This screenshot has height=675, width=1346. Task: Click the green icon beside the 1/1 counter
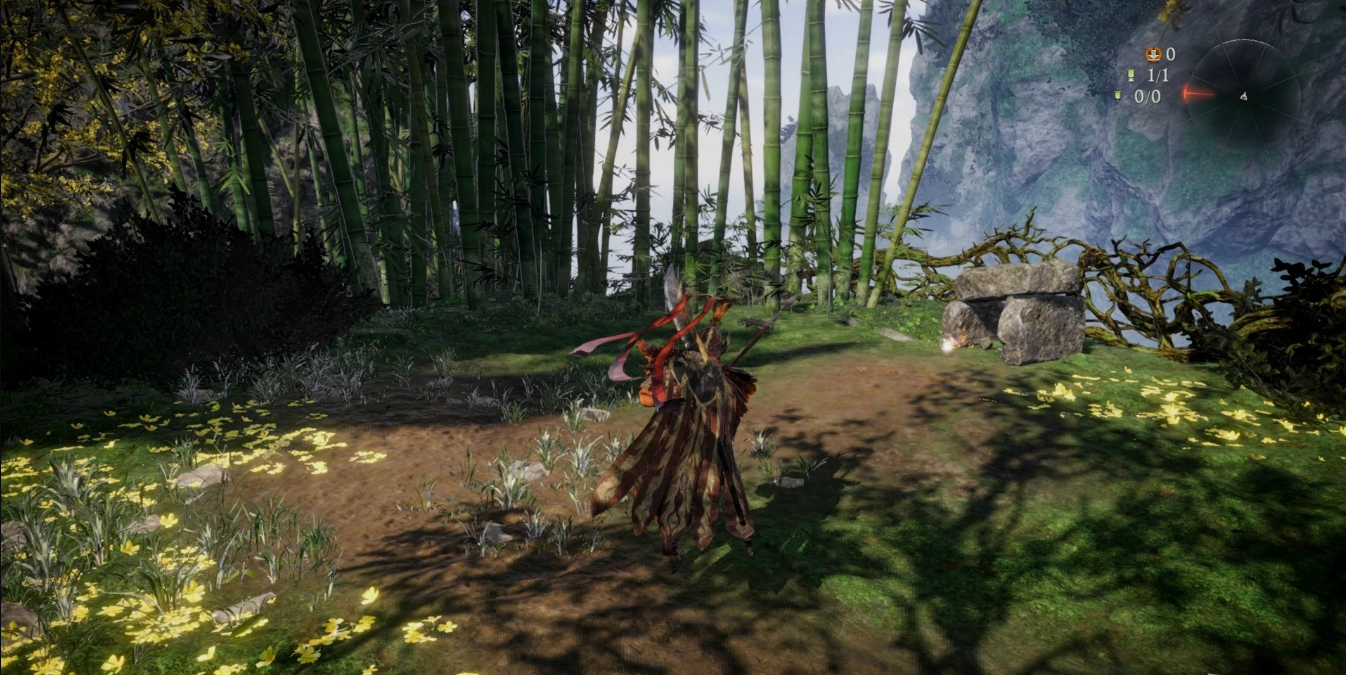tap(1130, 75)
